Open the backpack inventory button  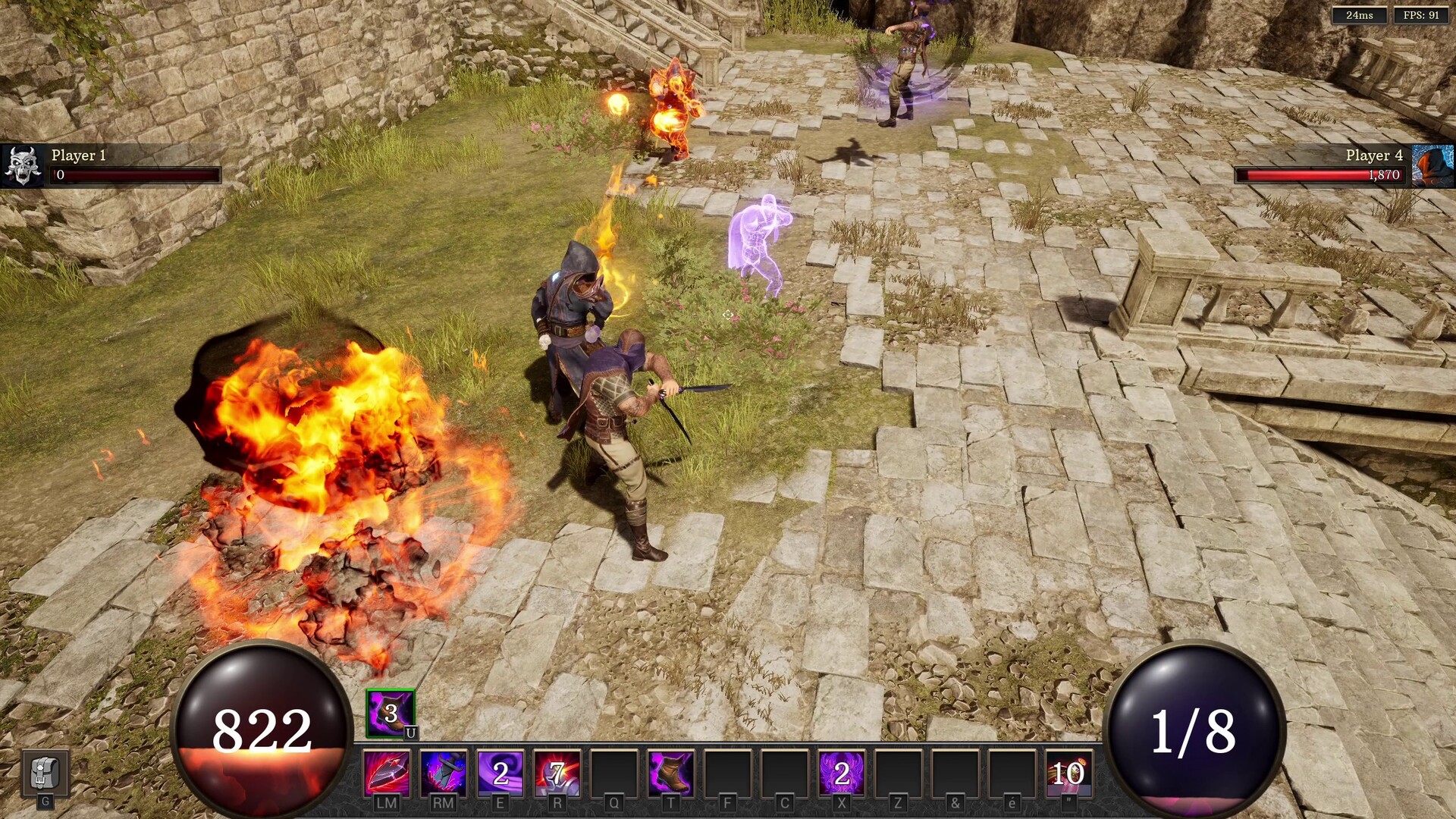(x=45, y=773)
